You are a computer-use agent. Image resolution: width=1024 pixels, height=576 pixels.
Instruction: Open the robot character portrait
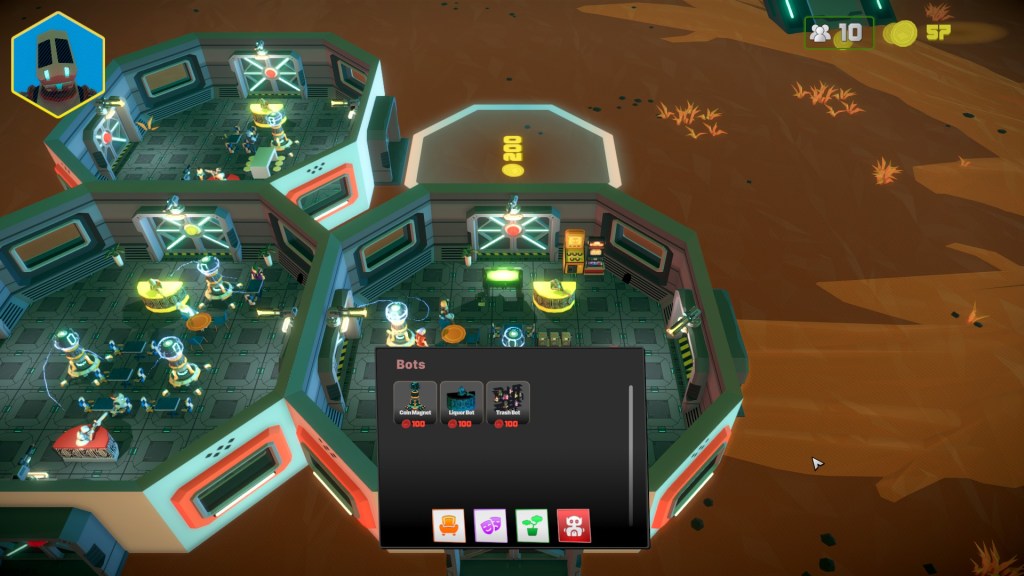pyautogui.click(x=58, y=64)
